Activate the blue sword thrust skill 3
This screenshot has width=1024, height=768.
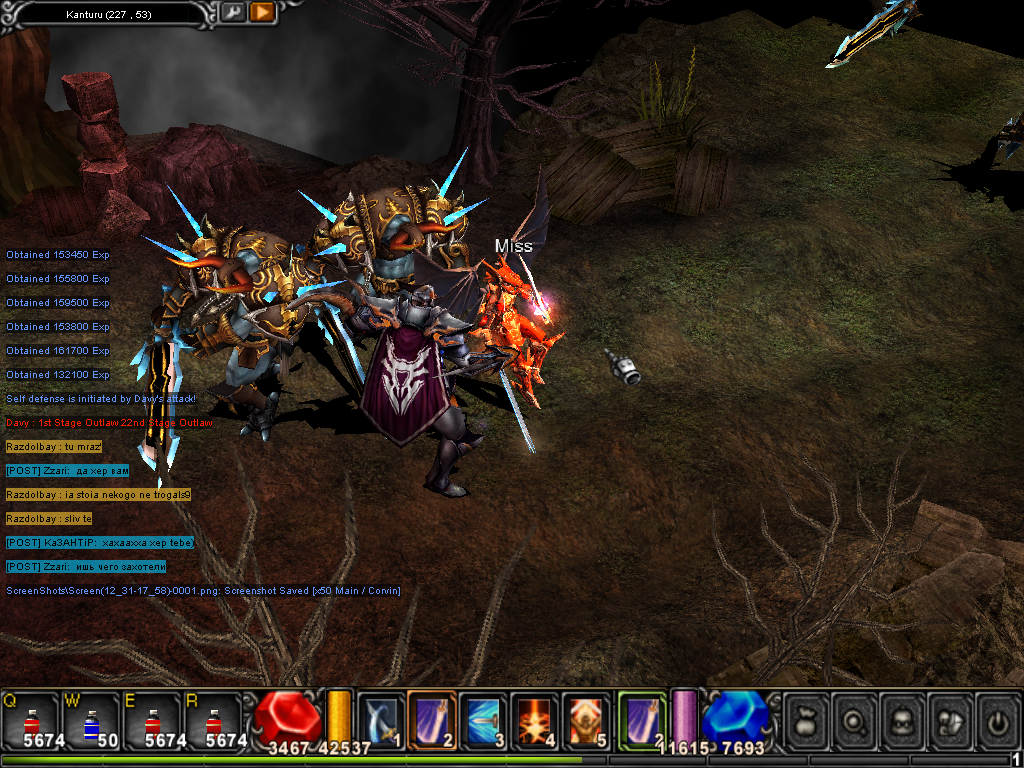click(483, 719)
